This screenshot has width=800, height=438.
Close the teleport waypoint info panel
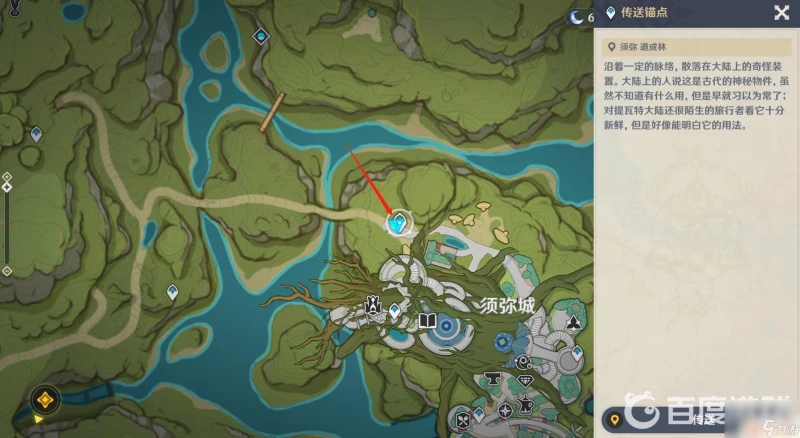[781, 13]
